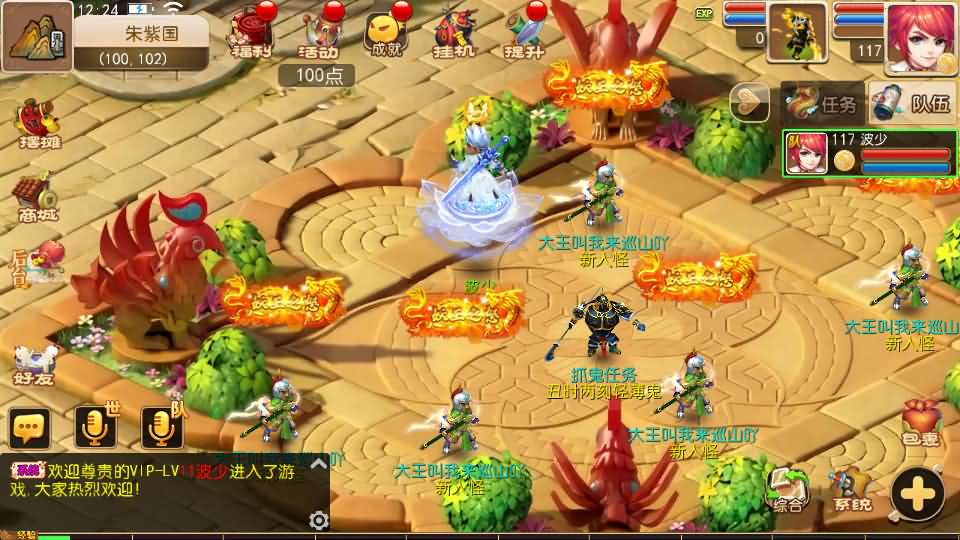This screenshot has height=540, width=960.
Task: Open the chat bubble button
Action: click(x=30, y=428)
